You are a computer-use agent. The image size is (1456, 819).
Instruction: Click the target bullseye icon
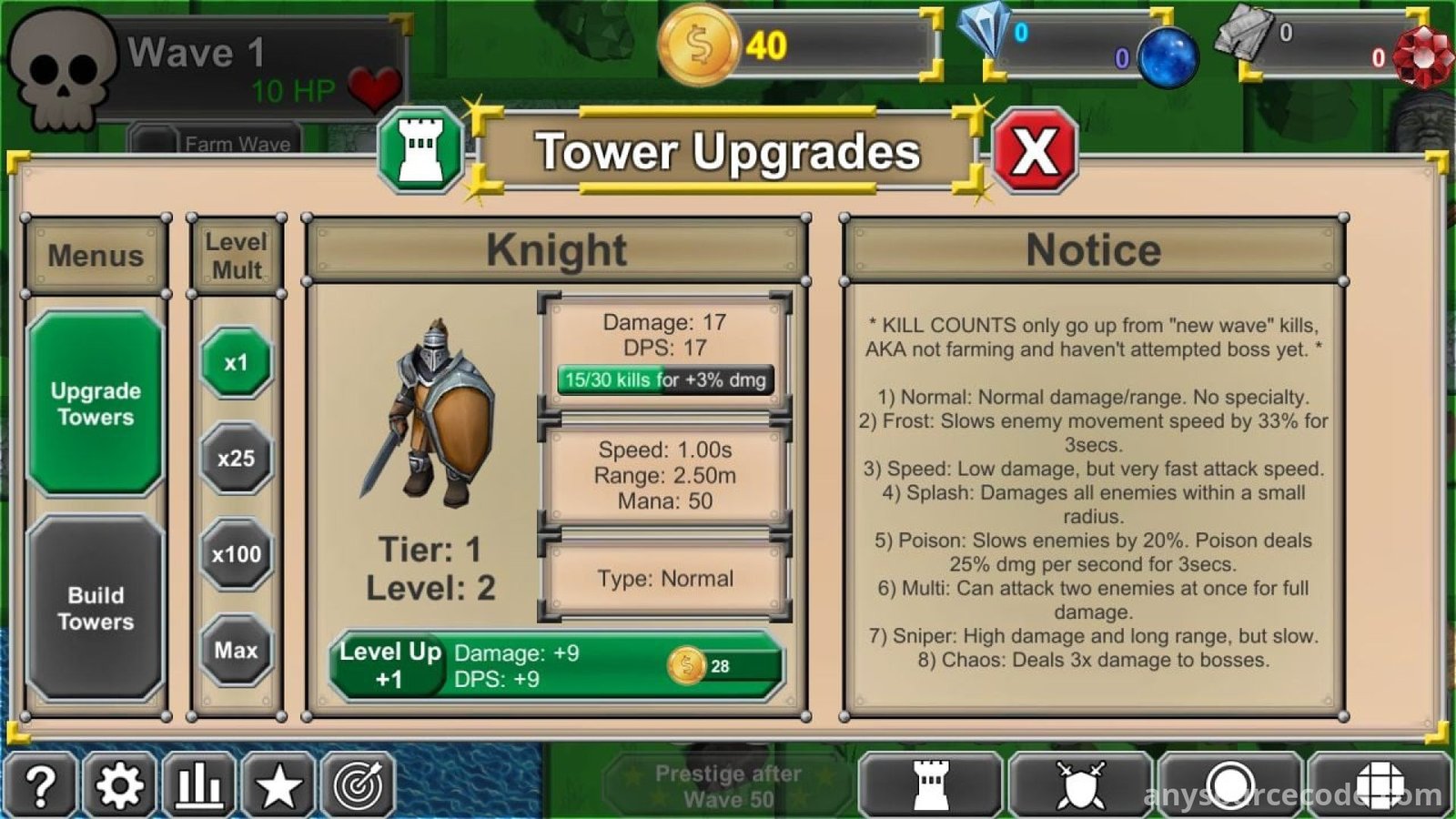click(358, 784)
